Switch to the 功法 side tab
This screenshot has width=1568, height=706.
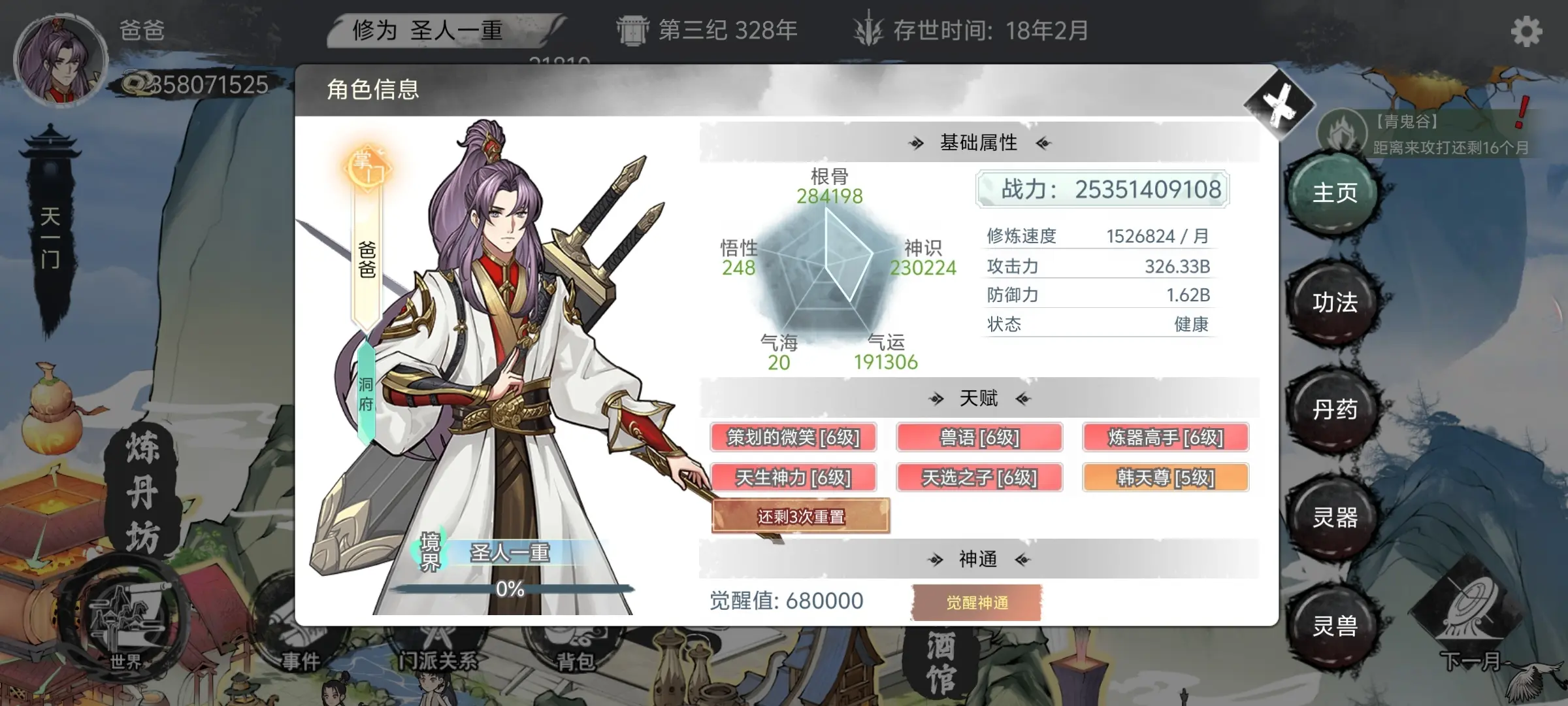(1333, 302)
